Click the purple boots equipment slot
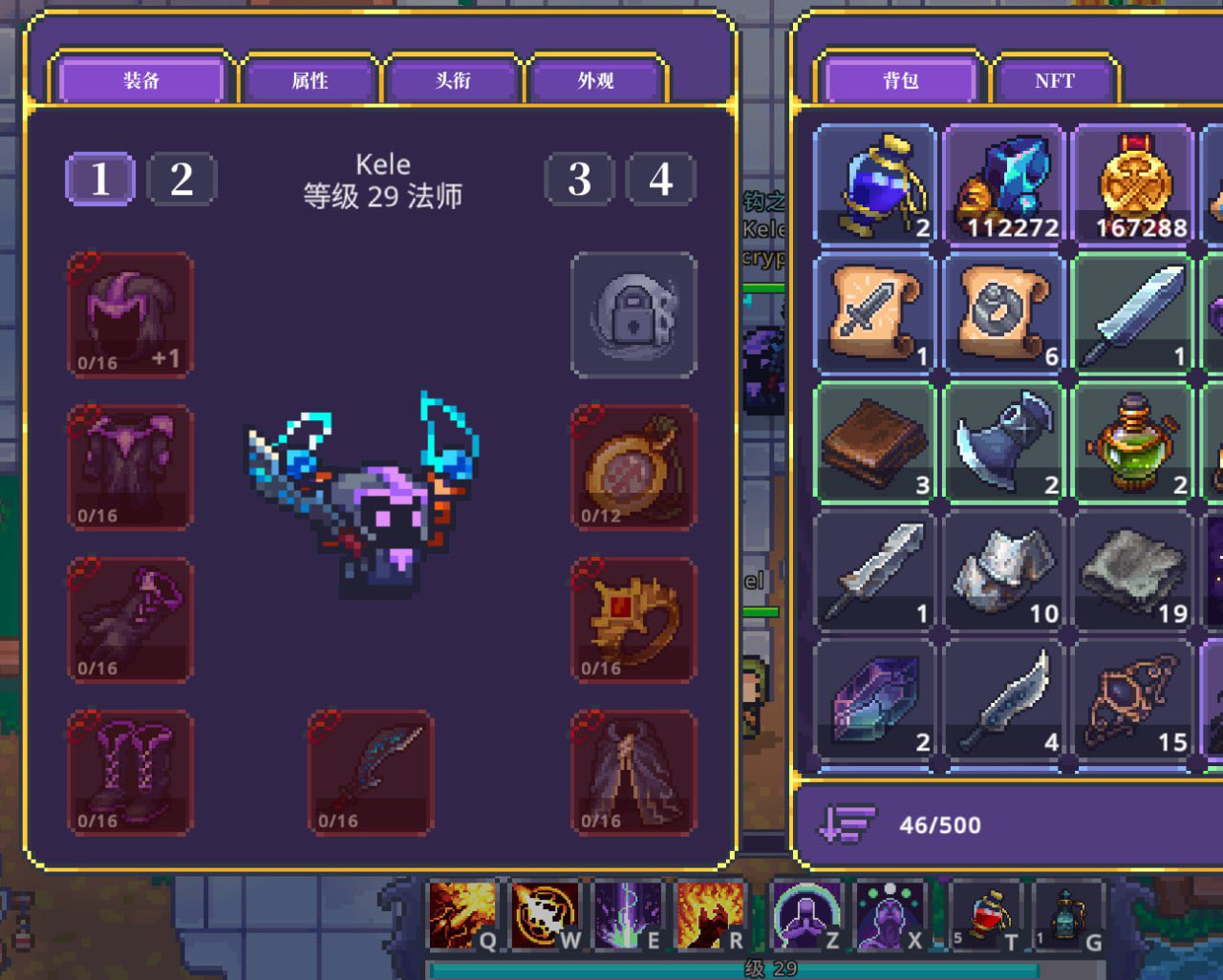The image size is (1223, 980). click(x=130, y=773)
